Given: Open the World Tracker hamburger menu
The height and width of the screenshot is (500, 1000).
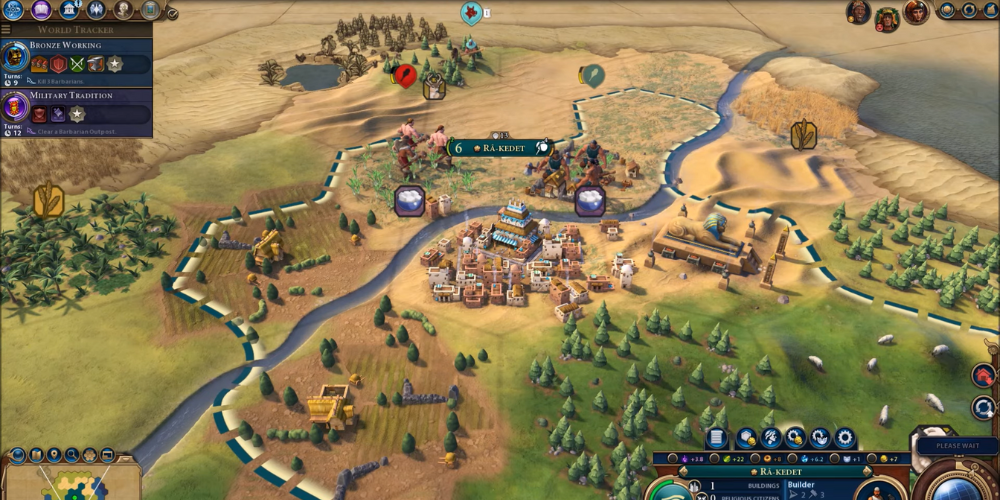Looking at the screenshot, I should [6, 30].
